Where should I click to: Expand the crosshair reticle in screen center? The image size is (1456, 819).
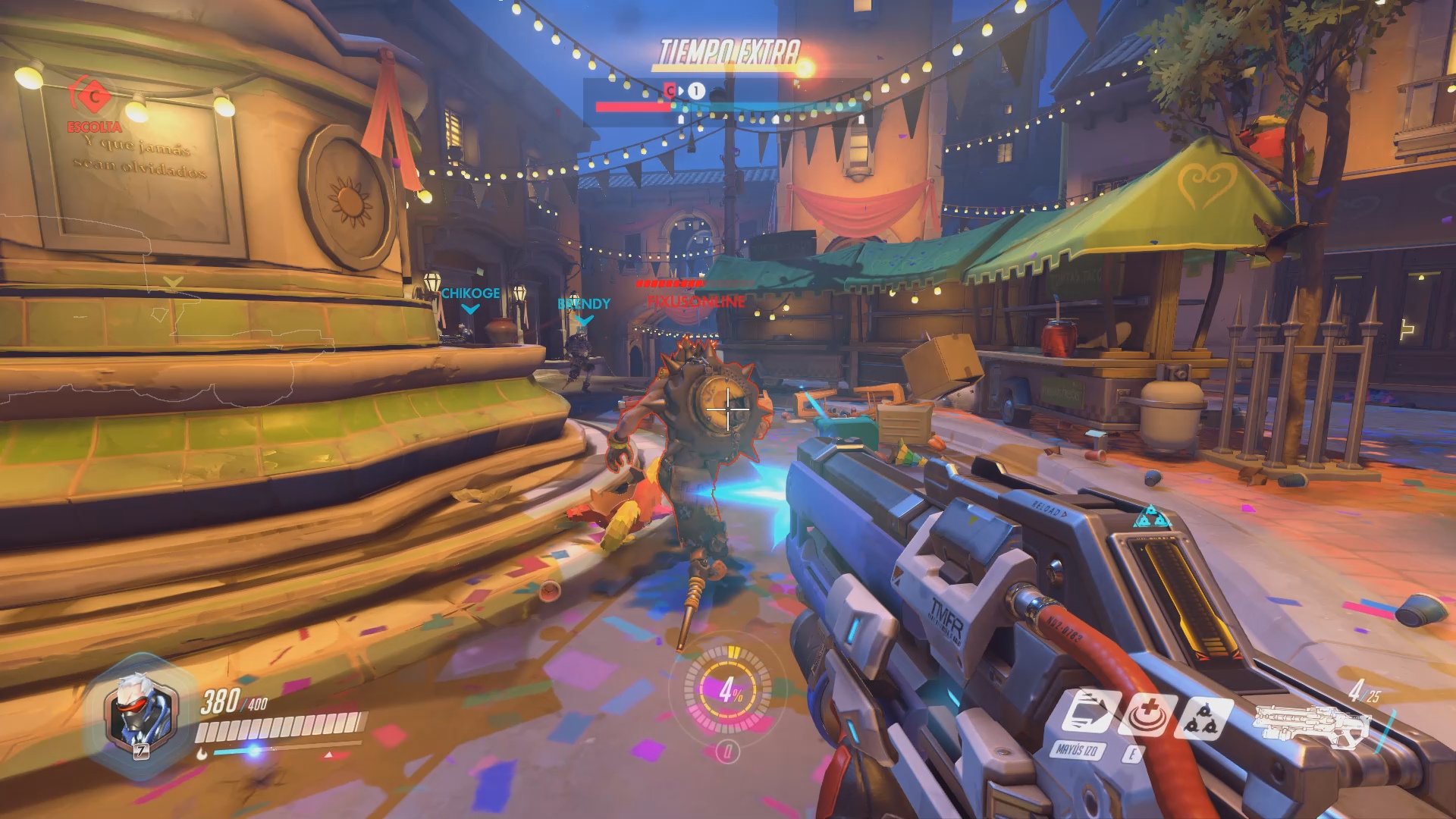(726, 407)
